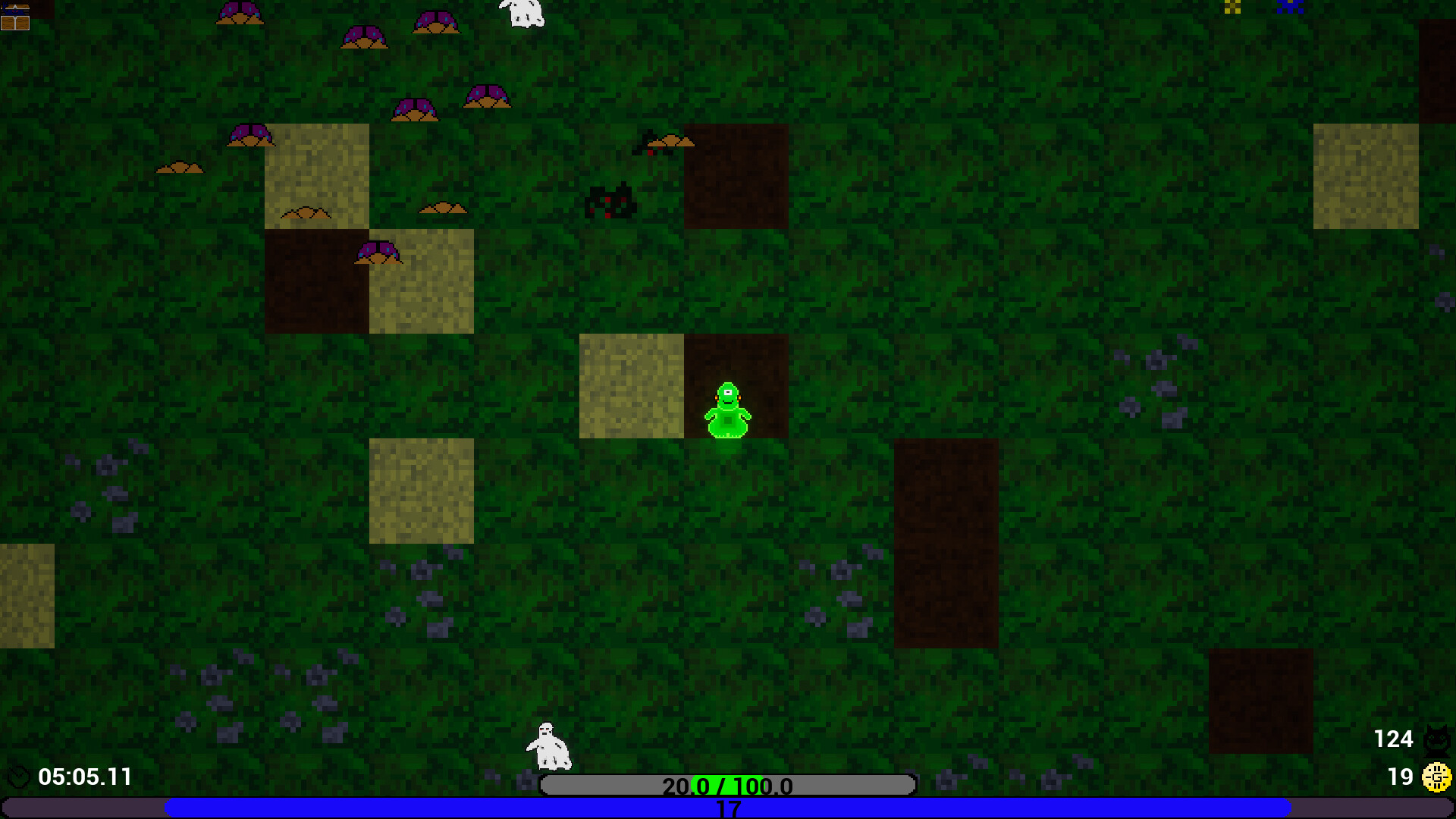Click the blue experience bar showing 17
Image resolution: width=1456 pixels, height=819 pixels.
point(726,807)
